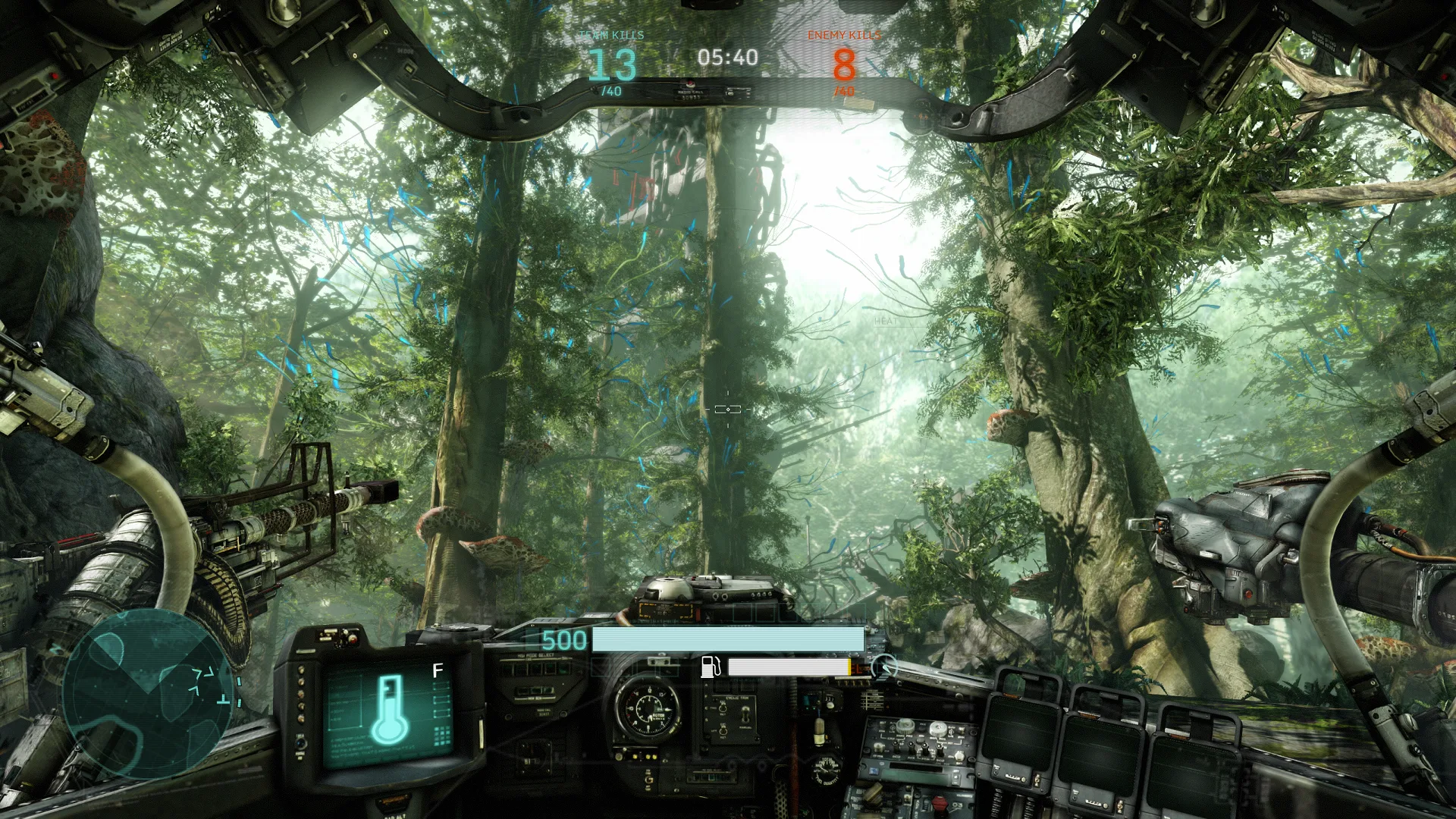
Task: Click the central targeting reticle
Action: 726,408
